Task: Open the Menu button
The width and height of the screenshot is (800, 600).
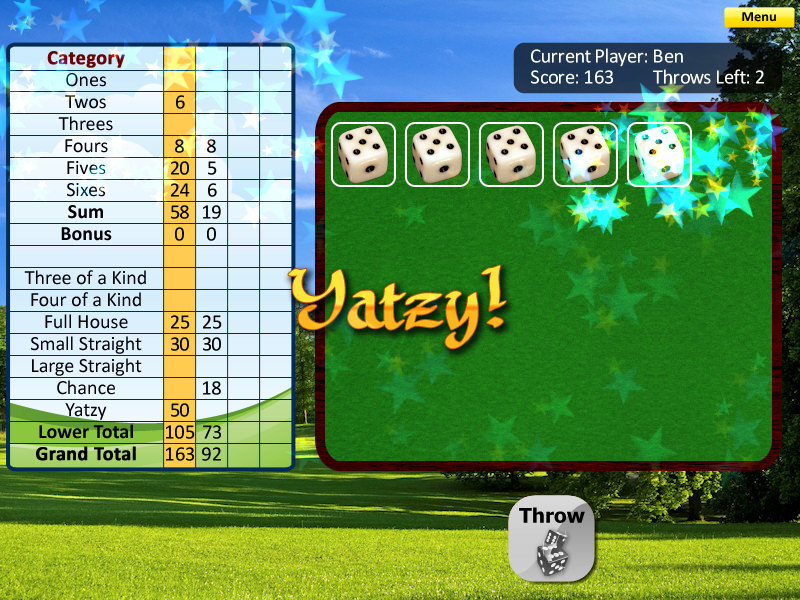Action: pyautogui.click(x=759, y=17)
